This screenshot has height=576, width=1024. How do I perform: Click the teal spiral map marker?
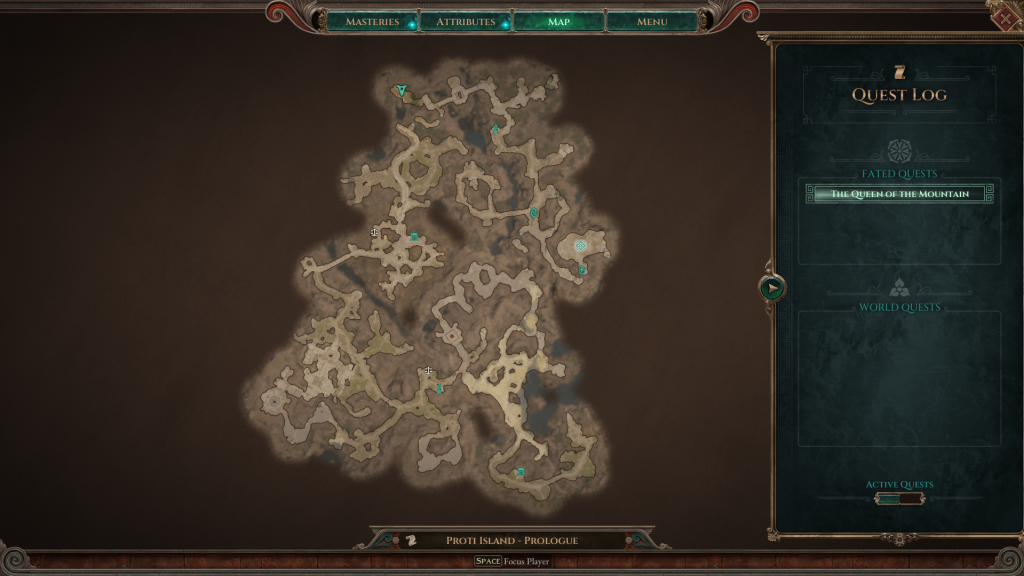[x=534, y=212]
